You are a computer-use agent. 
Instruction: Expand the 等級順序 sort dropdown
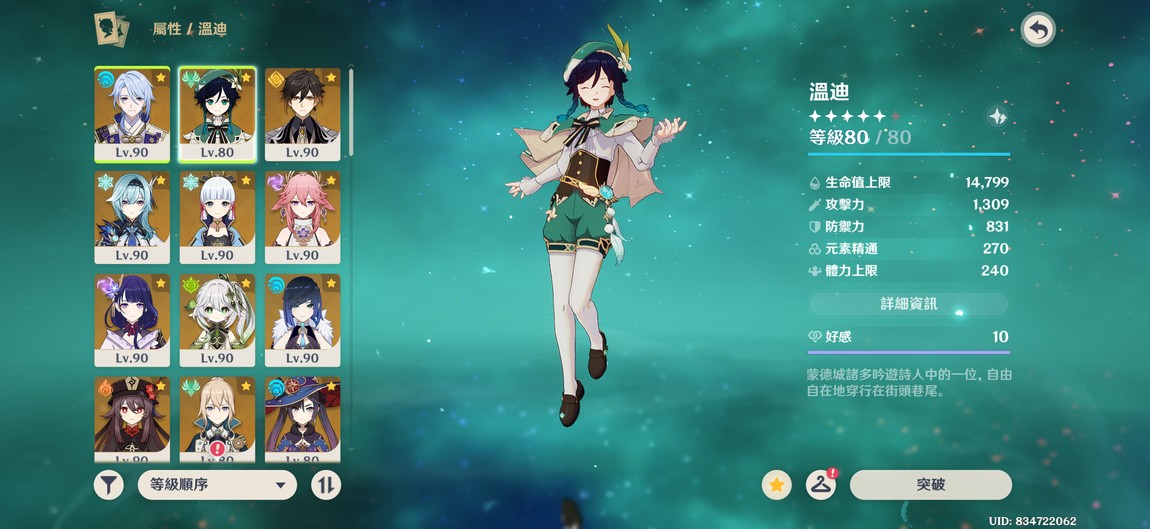217,486
